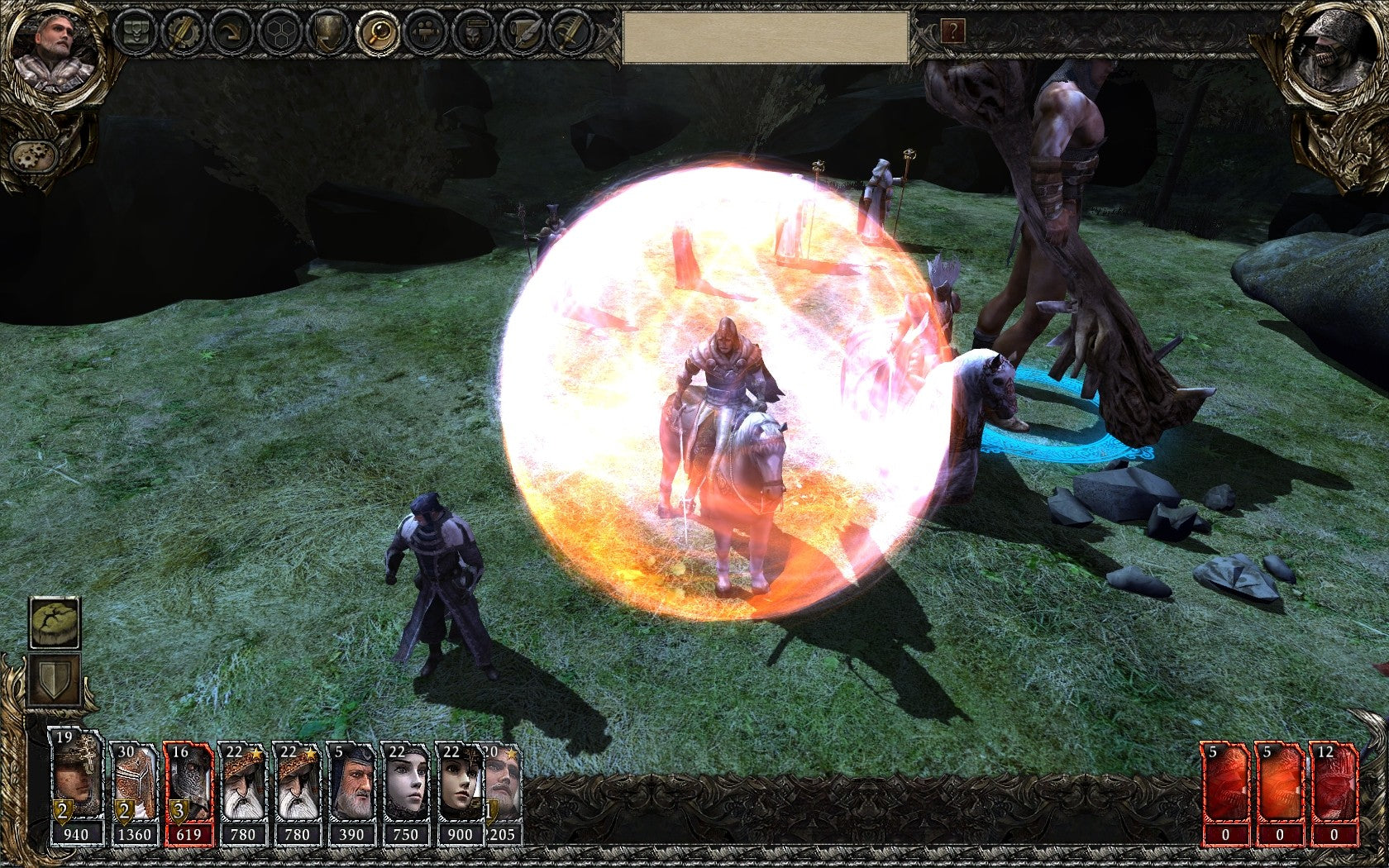Open the face mask toolbar icon
1389x868 pixels.
click(475, 33)
